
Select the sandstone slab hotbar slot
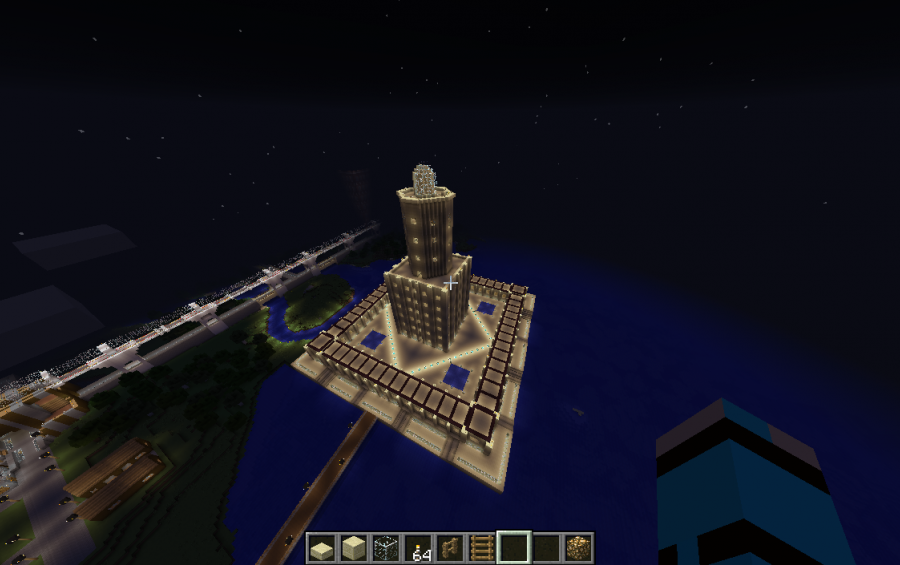[x=321, y=548]
